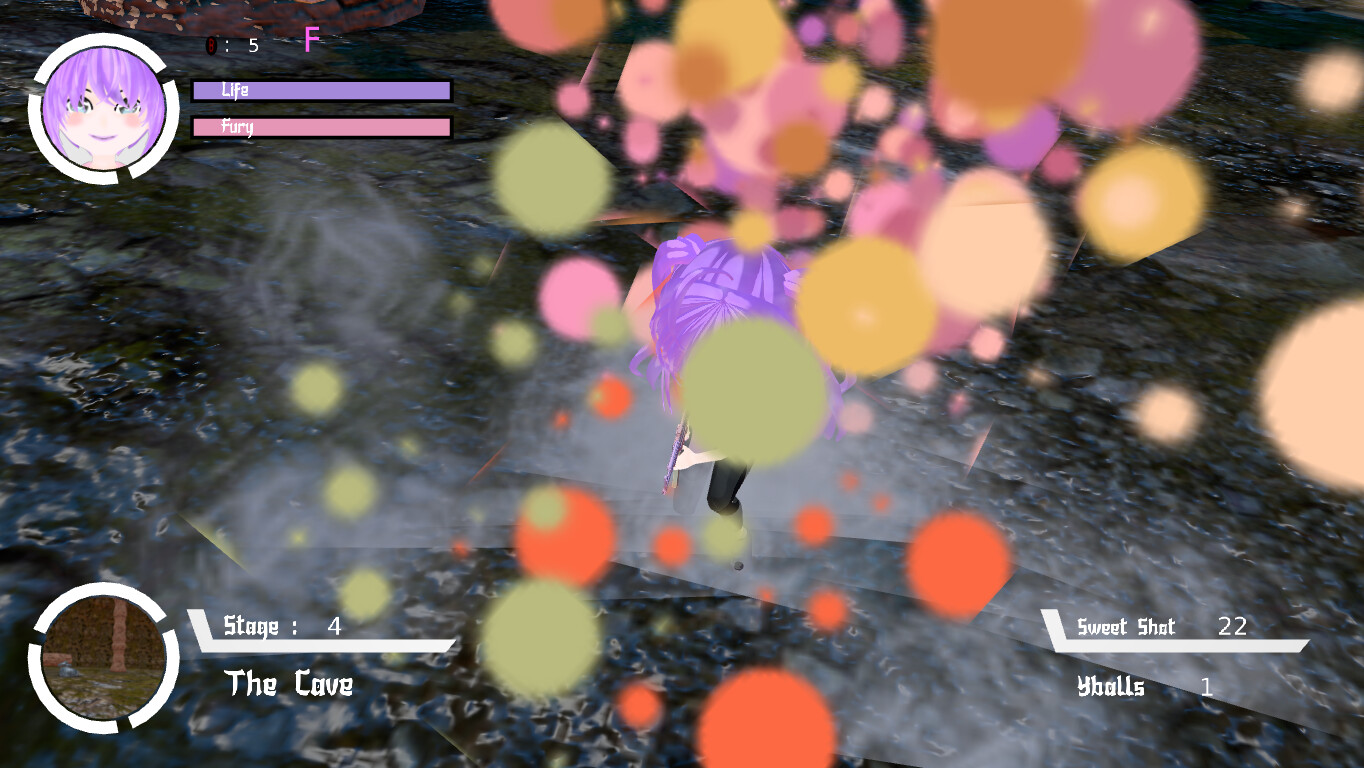Click the purple Life progress bar
1364x768 pixels.
pos(320,90)
